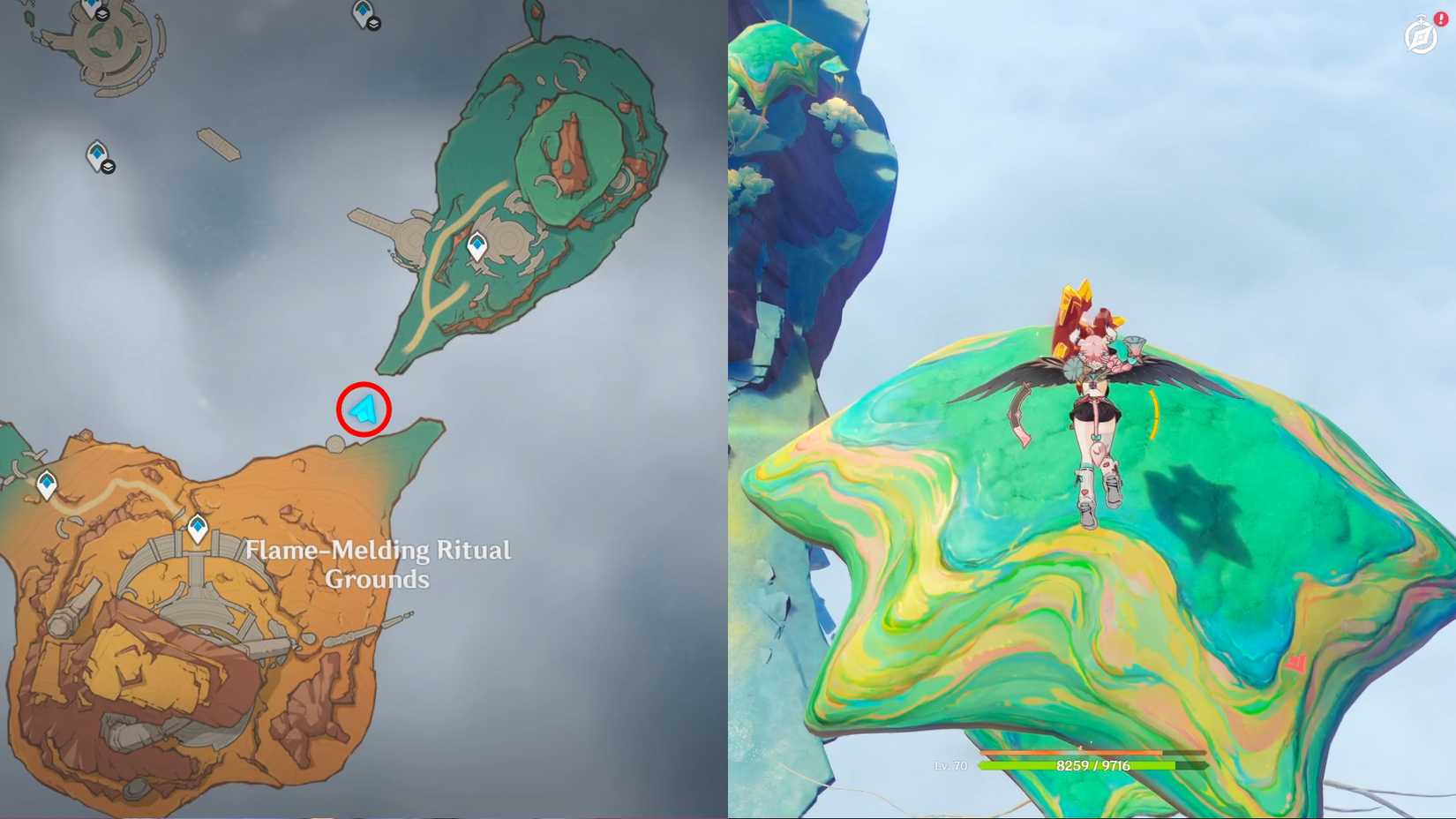Toggle the layer icon beside the lower-left waypoint
Image resolution: width=1456 pixels, height=819 pixels.
click(109, 166)
